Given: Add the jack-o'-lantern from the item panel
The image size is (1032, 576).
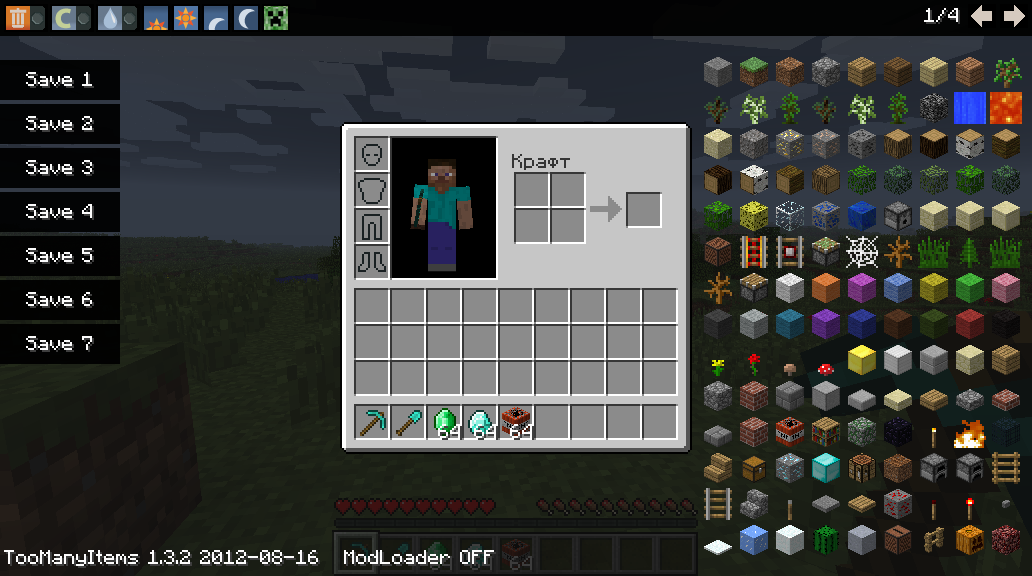Looking at the screenshot, I should tap(969, 540).
